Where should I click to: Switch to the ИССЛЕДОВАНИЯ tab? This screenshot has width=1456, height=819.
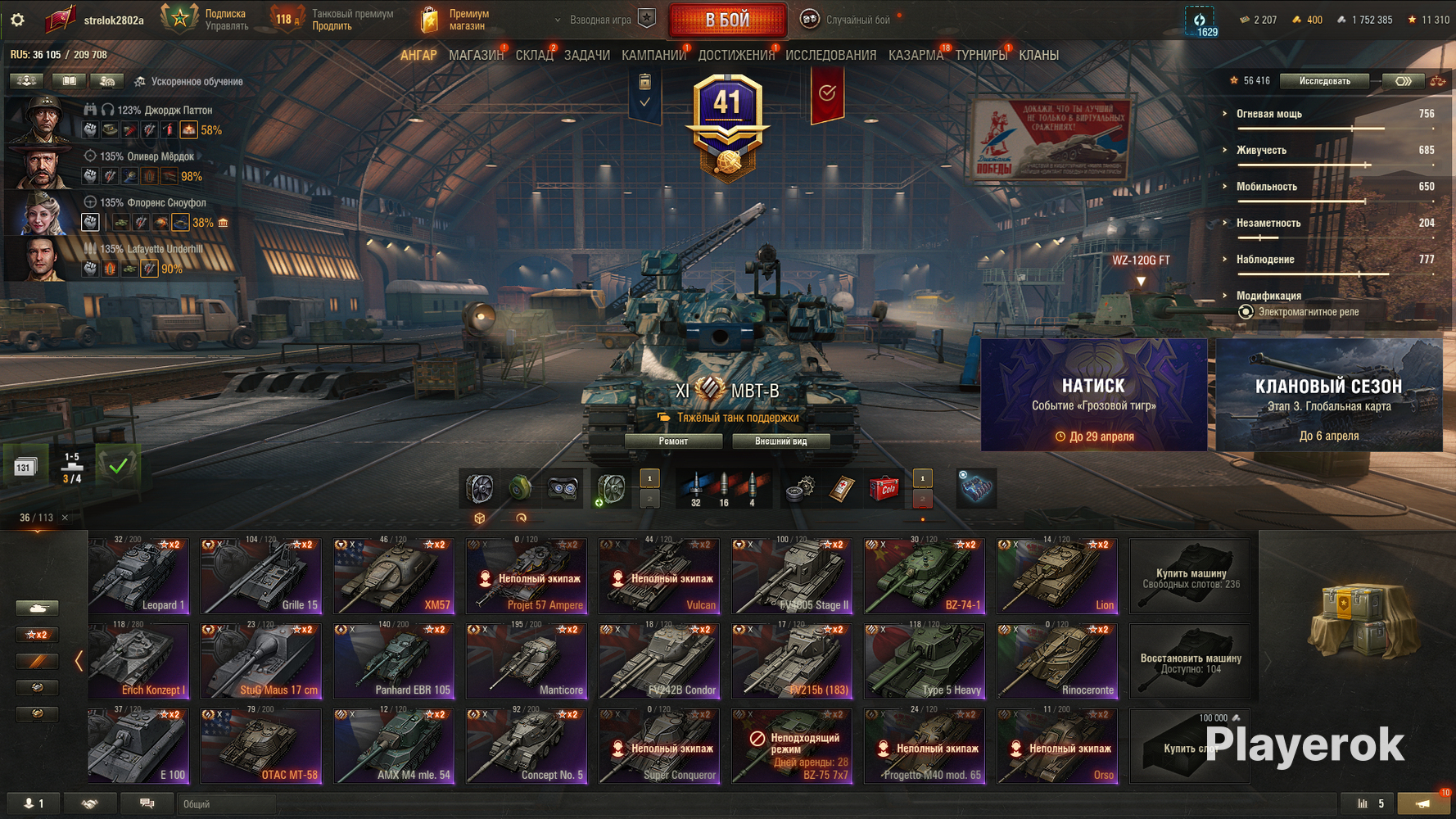[830, 55]
